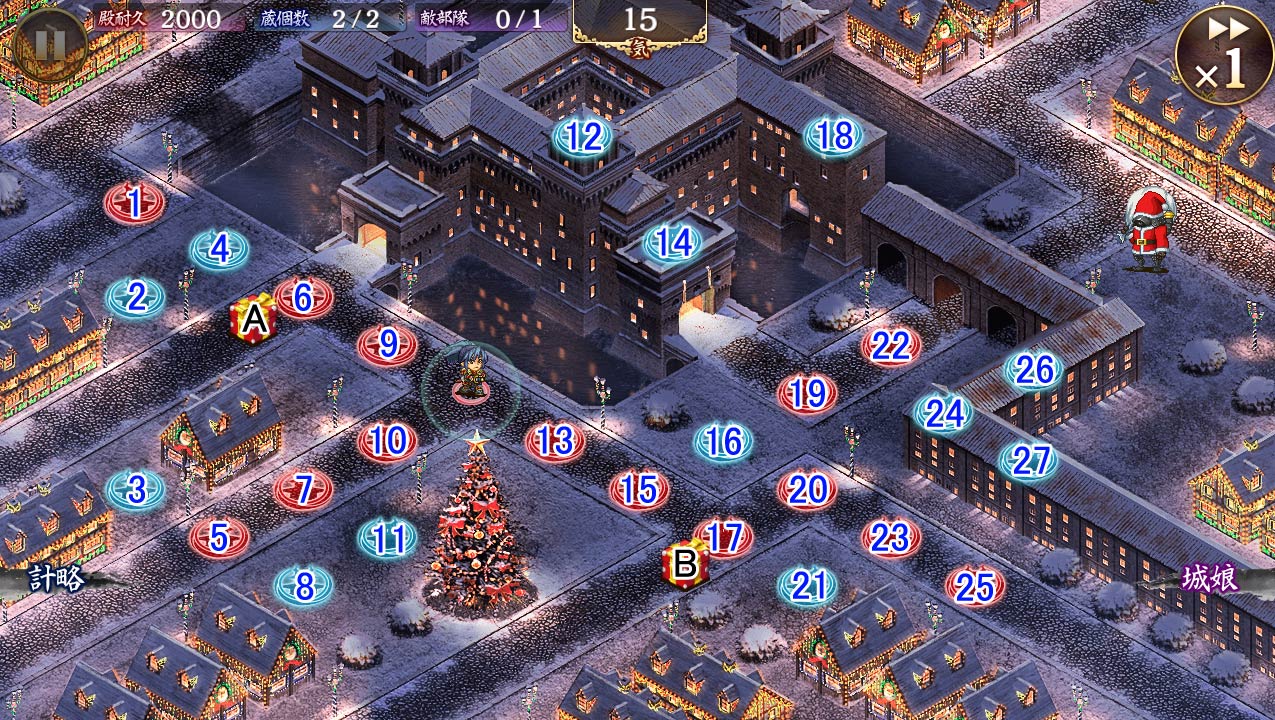Select blue deployment tile 12 on the castle
The width and height of the screenshot is (1275, 720).
click(x=584, y=136)
